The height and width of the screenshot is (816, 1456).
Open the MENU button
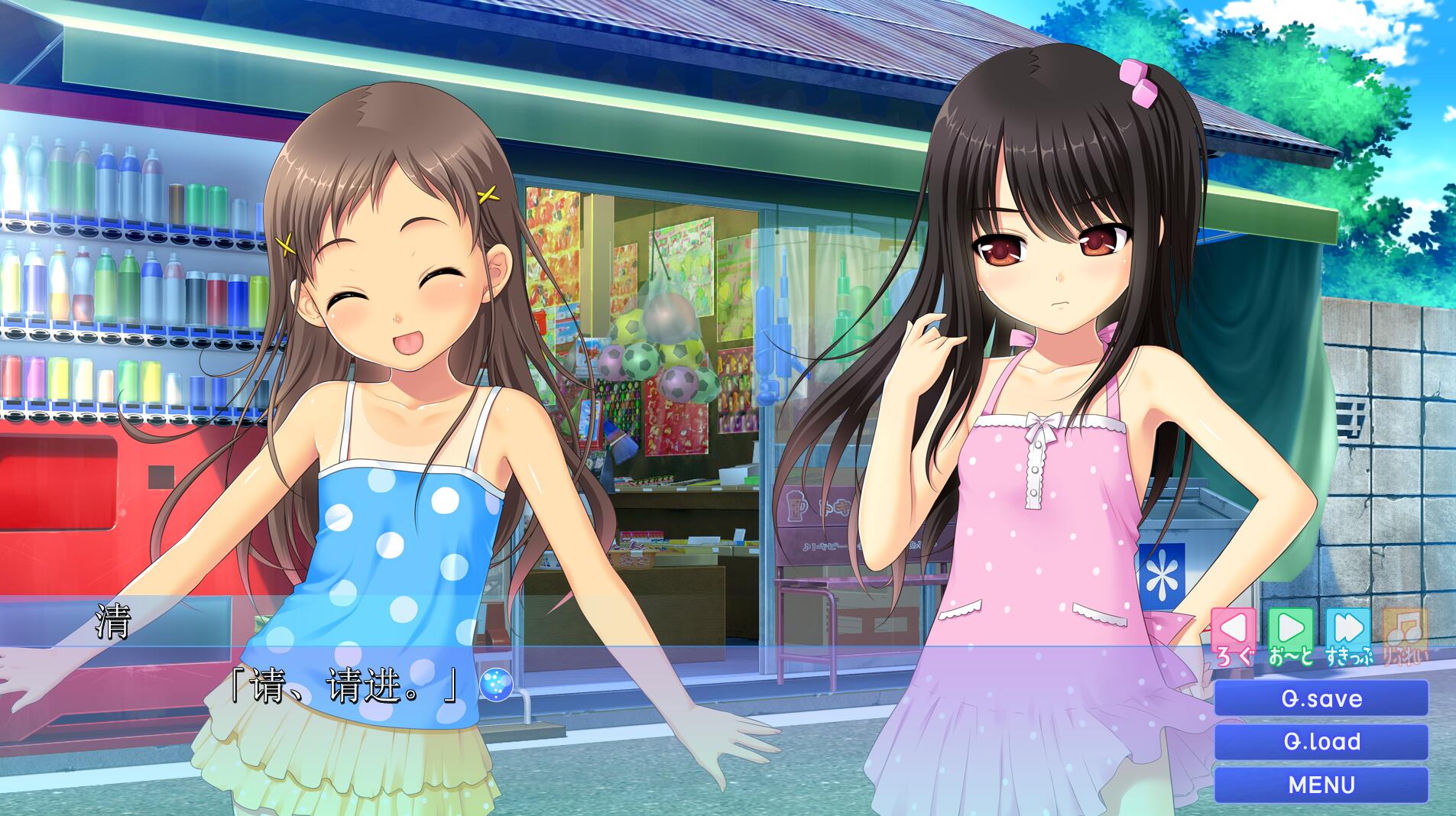coord(1321,785)
